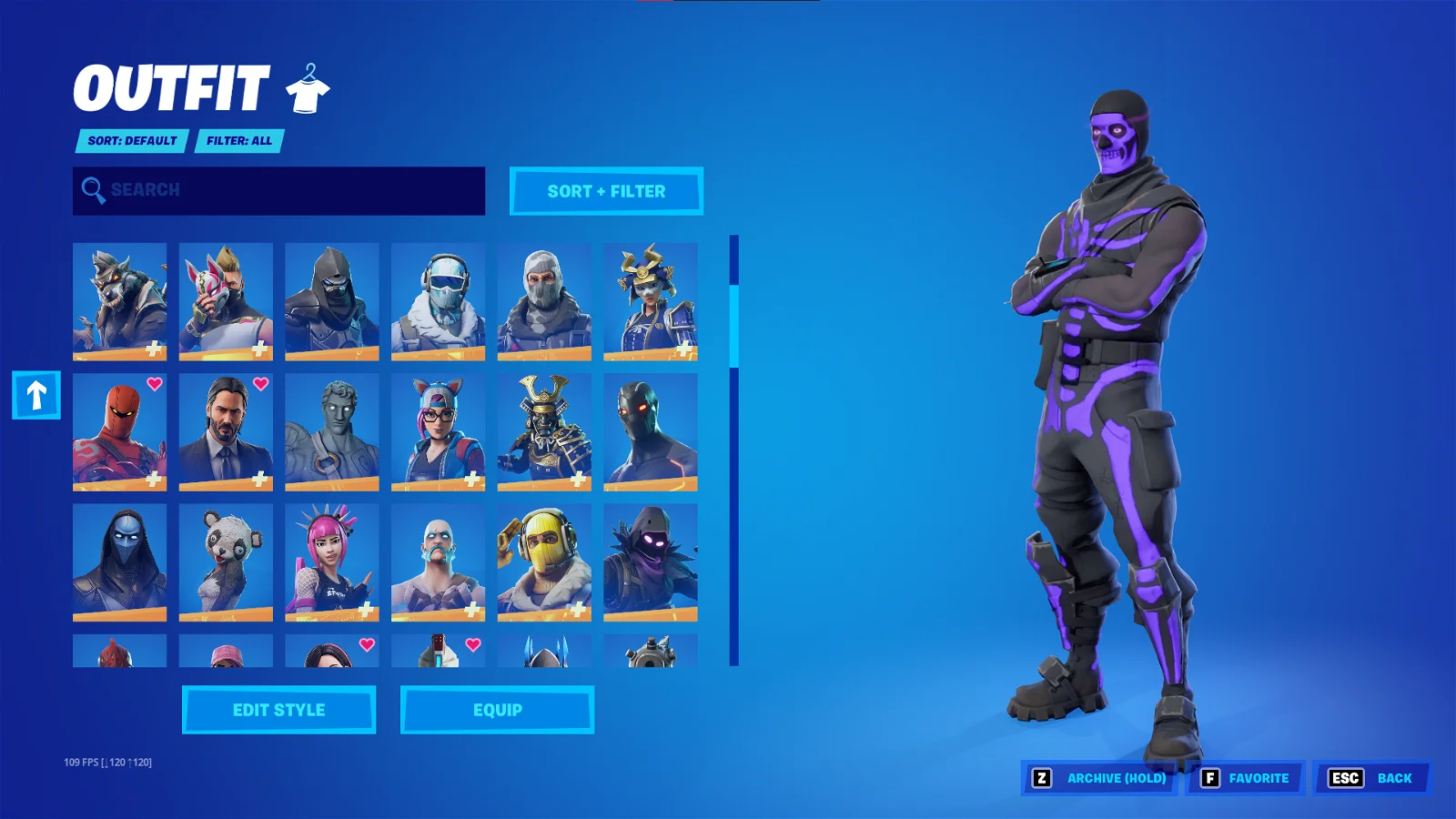Click the plus badge on the Drift fox-mask thumbnail
Viewport: 1456px width, 819px height.
point(259,347)
